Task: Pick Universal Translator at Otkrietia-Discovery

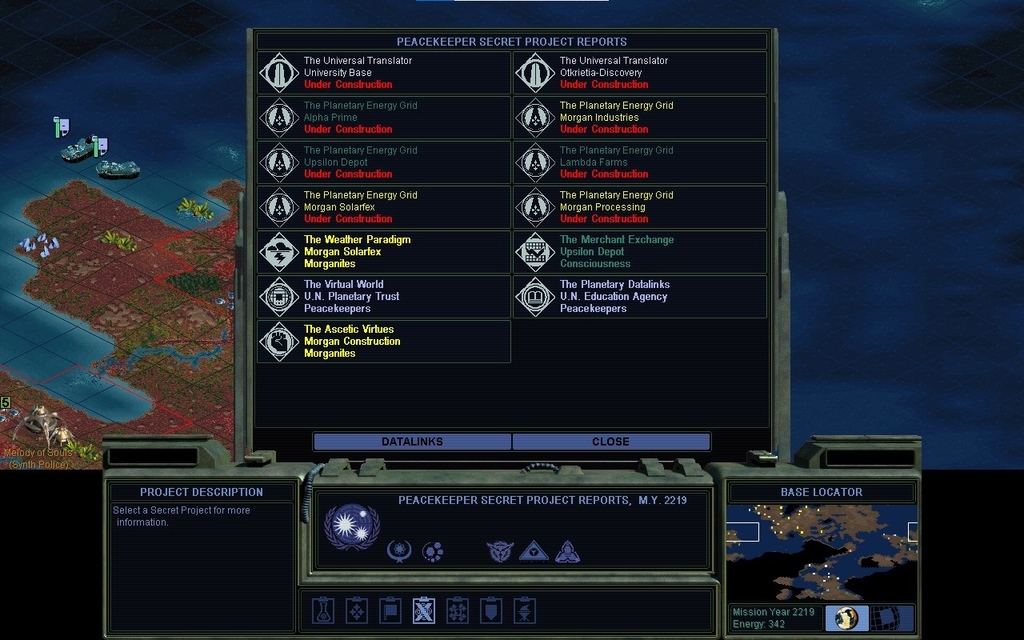Action: point(640,73)
